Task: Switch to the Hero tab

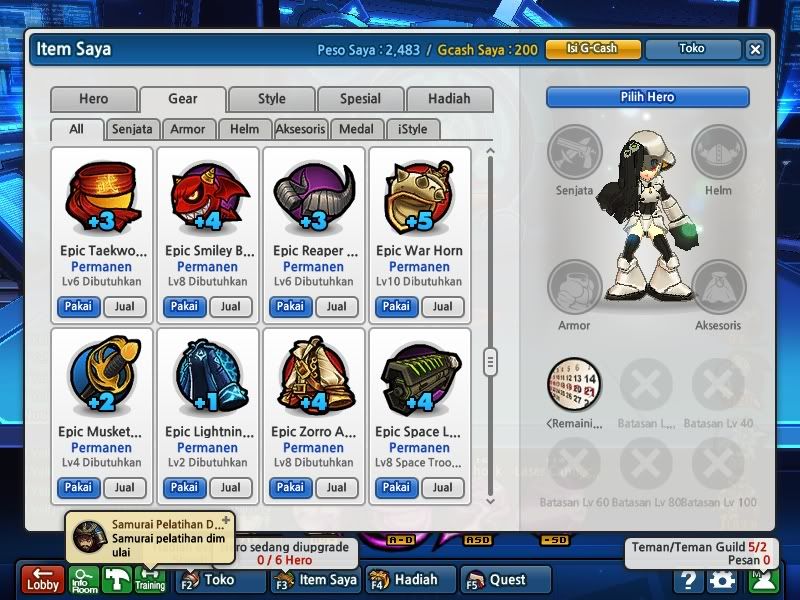Action: pyautogui.click(x=94, y=99)
